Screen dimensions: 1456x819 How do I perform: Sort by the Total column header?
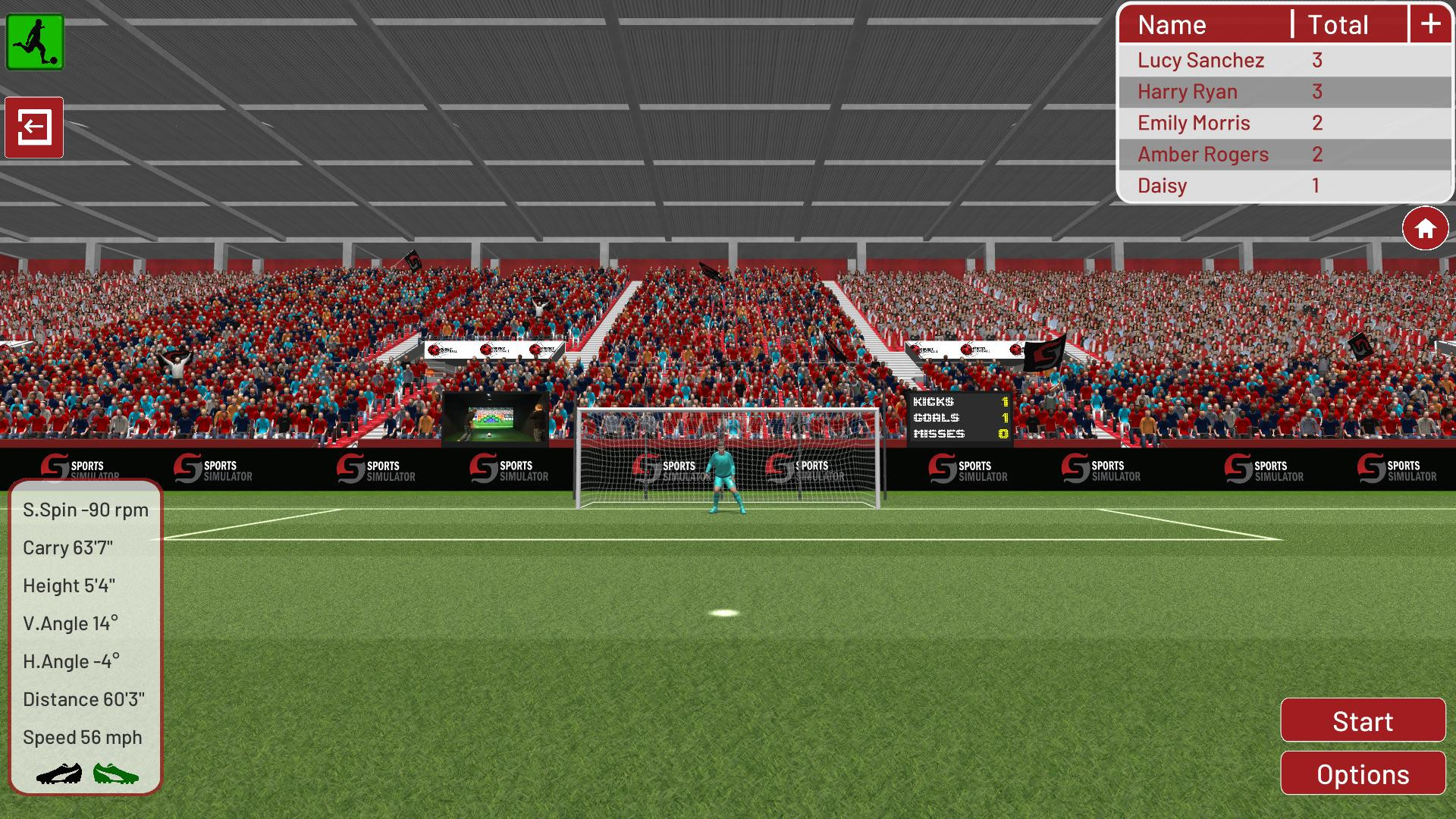(x=1338, y=24)
